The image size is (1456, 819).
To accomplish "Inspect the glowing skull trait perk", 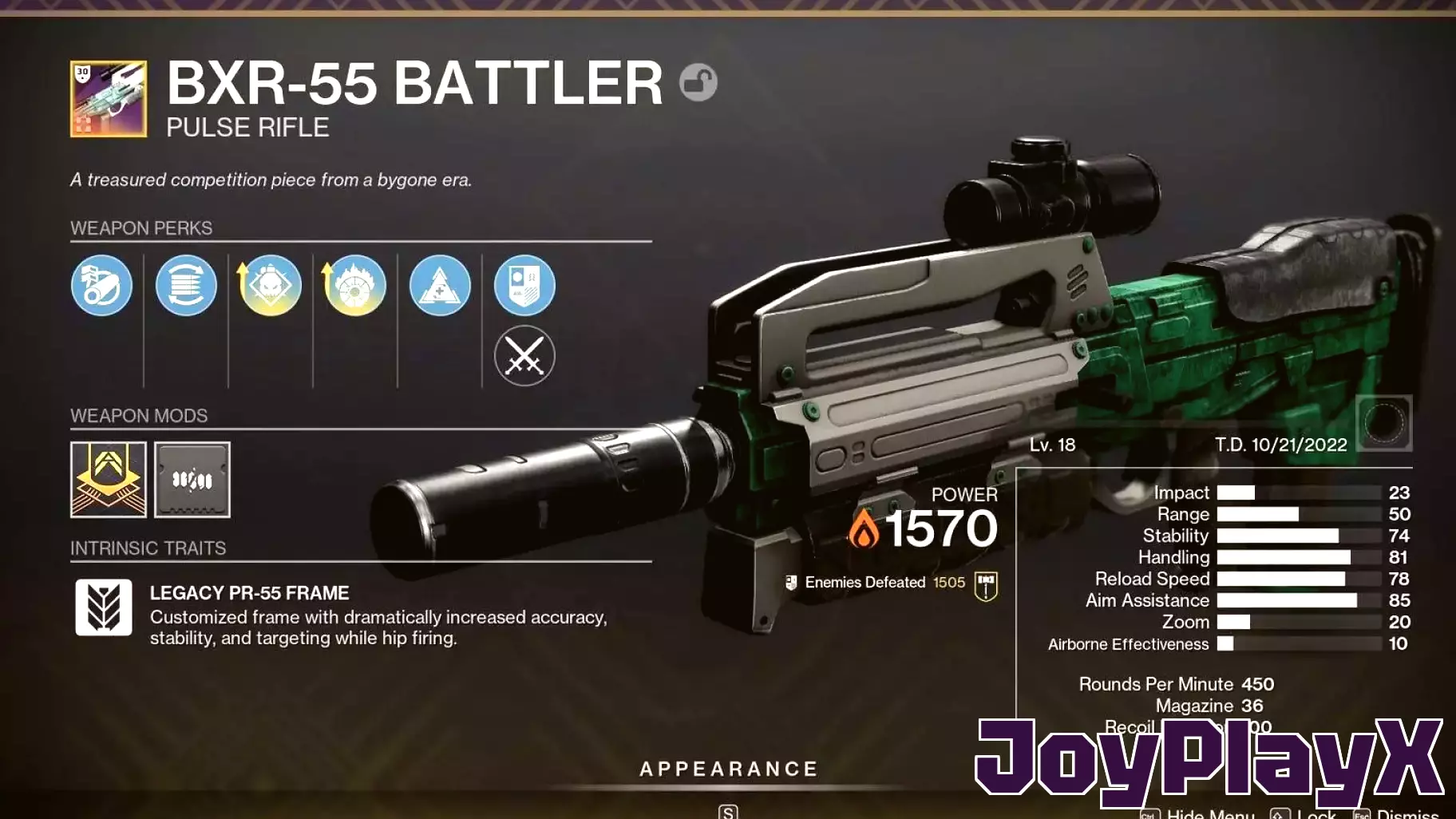I will pyautogui.click(x=271, y=286).
